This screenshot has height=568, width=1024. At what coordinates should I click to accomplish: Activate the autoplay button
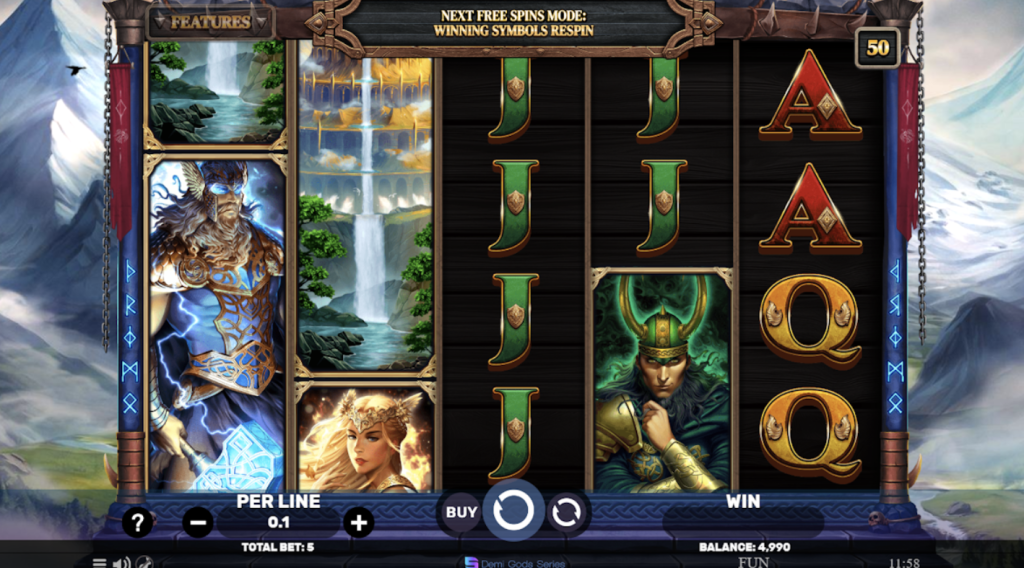[566, 512]
